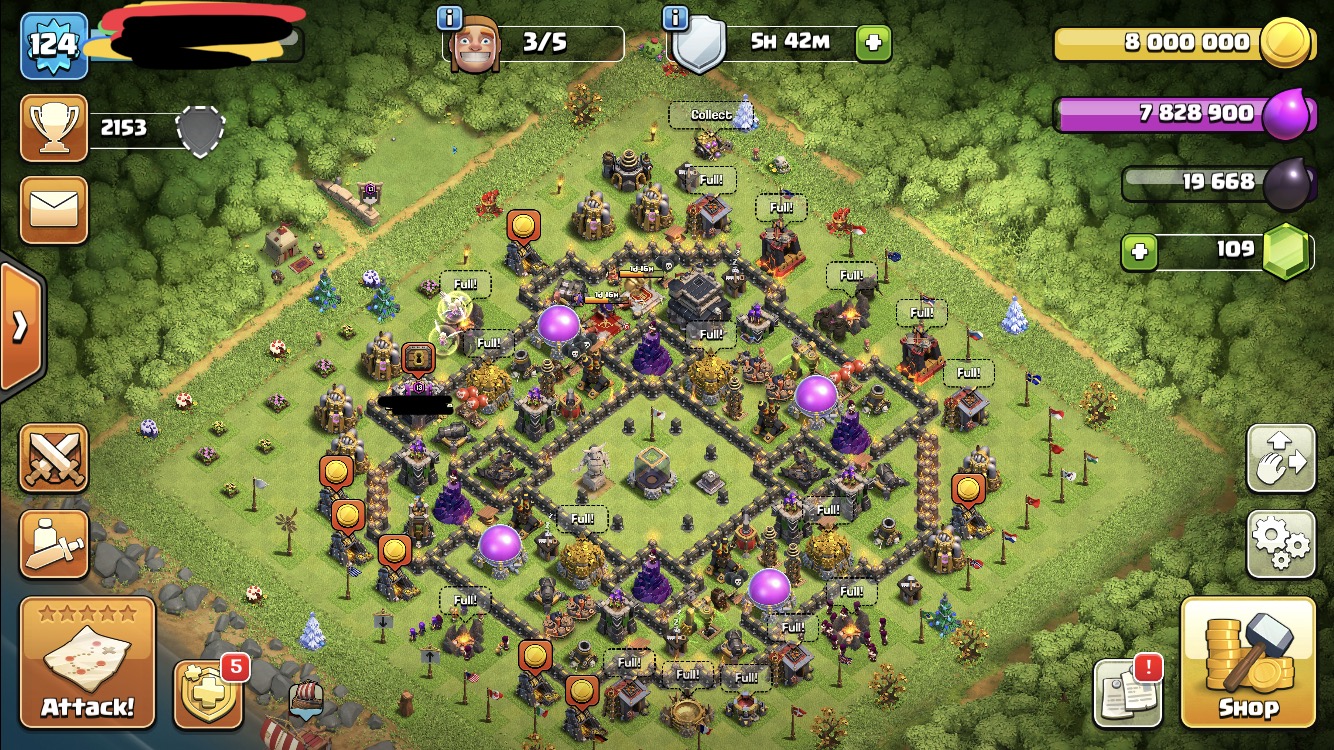Extend shield using the green plus
This screenshot has height=750, width=1334.
point(873,43)
